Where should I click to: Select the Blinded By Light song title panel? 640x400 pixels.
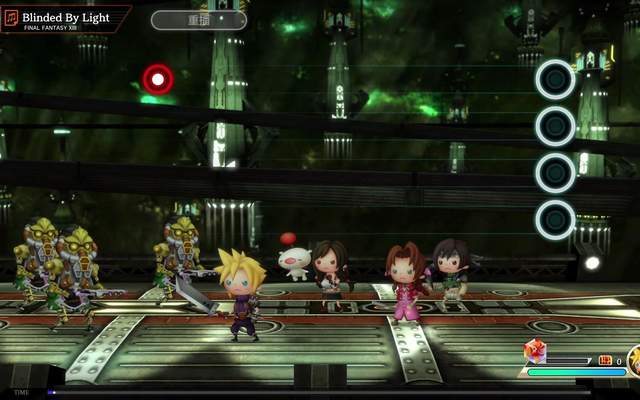[x=66, y=20]
